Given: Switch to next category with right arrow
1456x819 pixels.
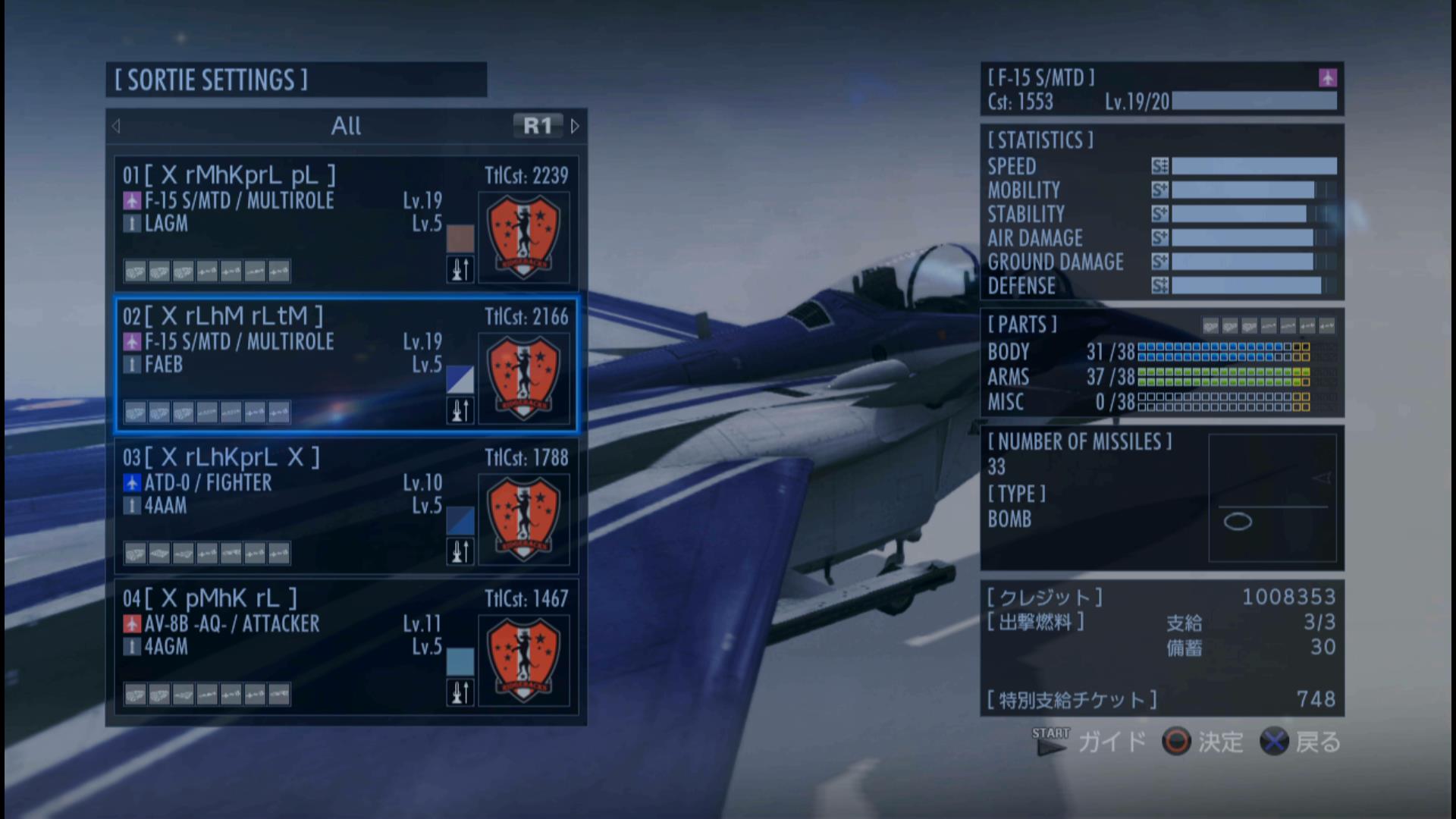Looking at the screenshot, I should click(575, 126).
